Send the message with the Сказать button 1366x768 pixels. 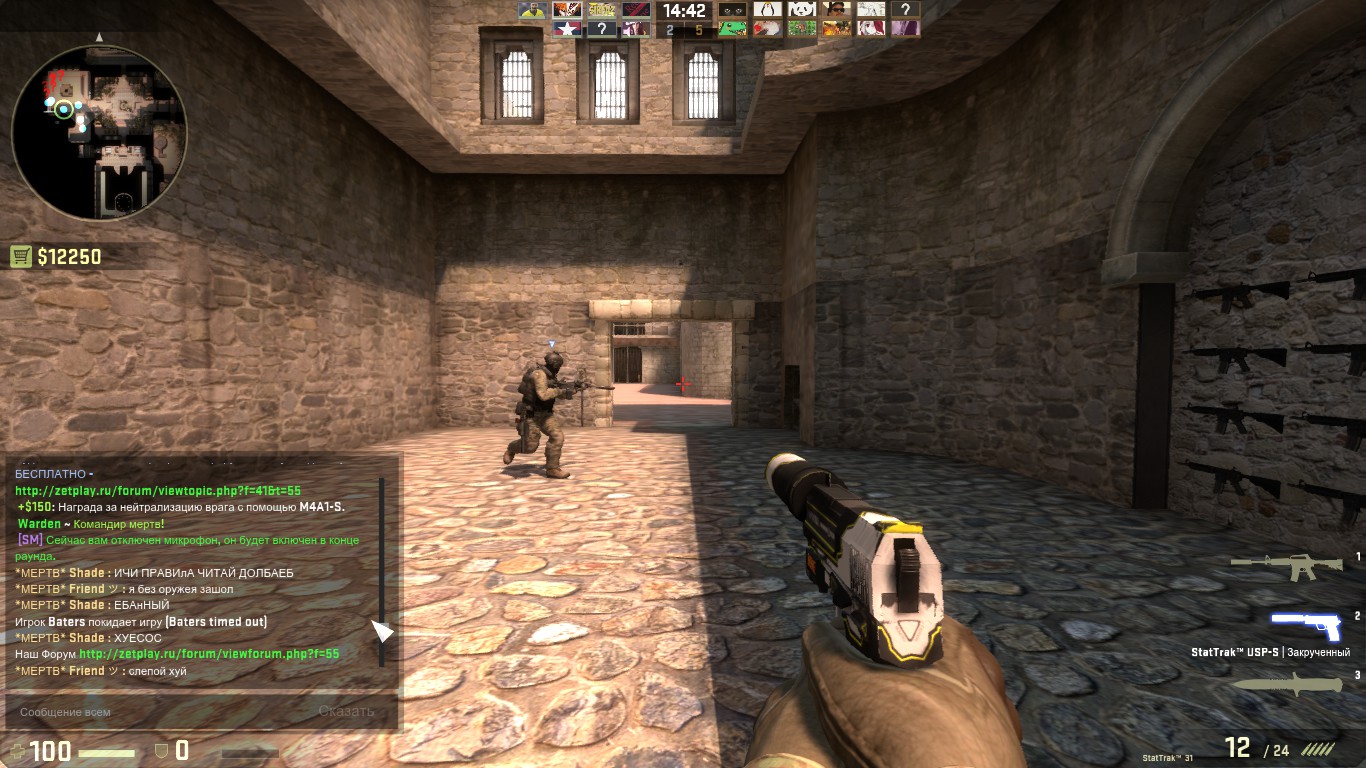point(346,712)
